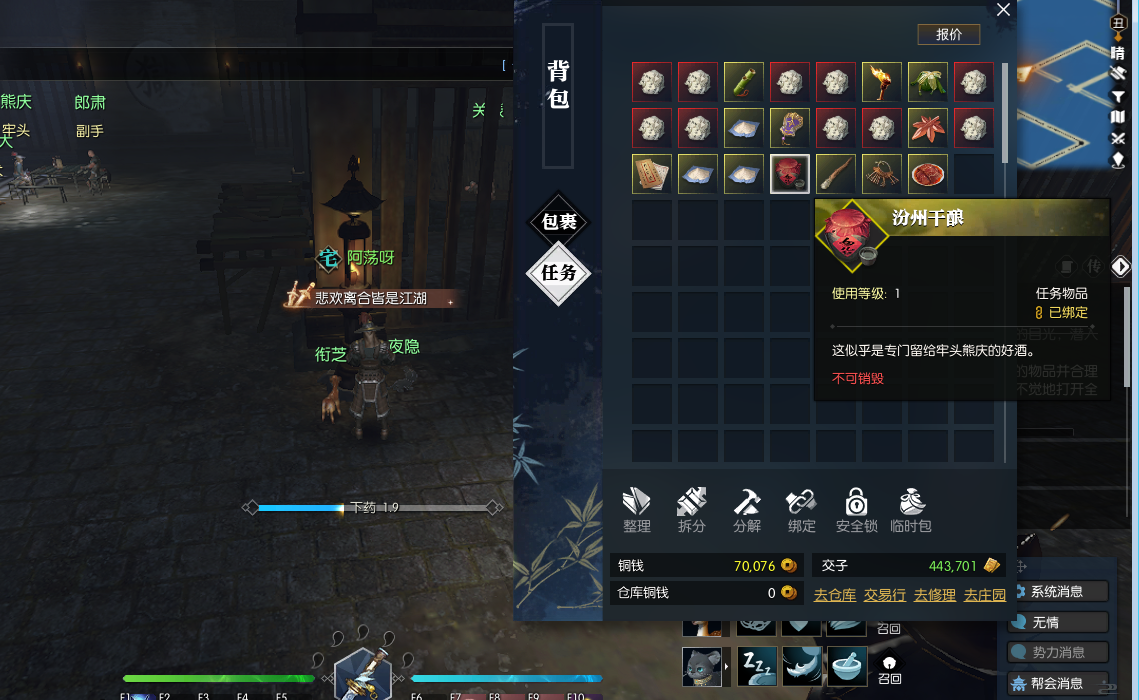Switch to the 任务 quest items tab
The width and height of the screenshot is (1139, 700).
tap(559, 273)
